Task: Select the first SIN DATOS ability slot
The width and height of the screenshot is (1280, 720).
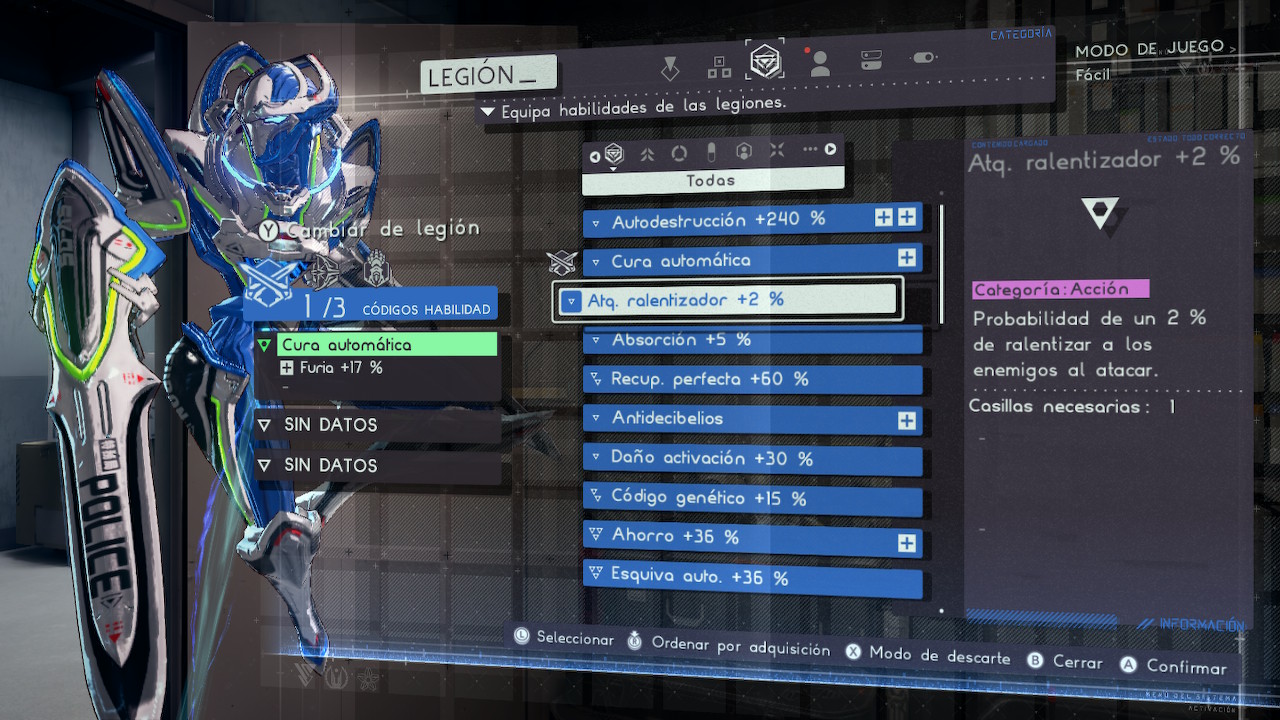Action: click(x=376, y=425)
